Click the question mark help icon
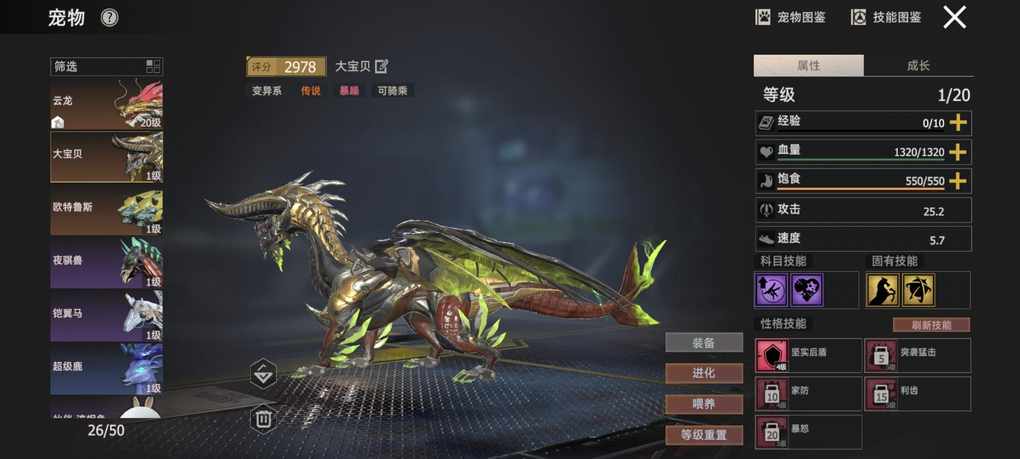The width and height of the screenshot is (1020, 459). tap(110, 17)
